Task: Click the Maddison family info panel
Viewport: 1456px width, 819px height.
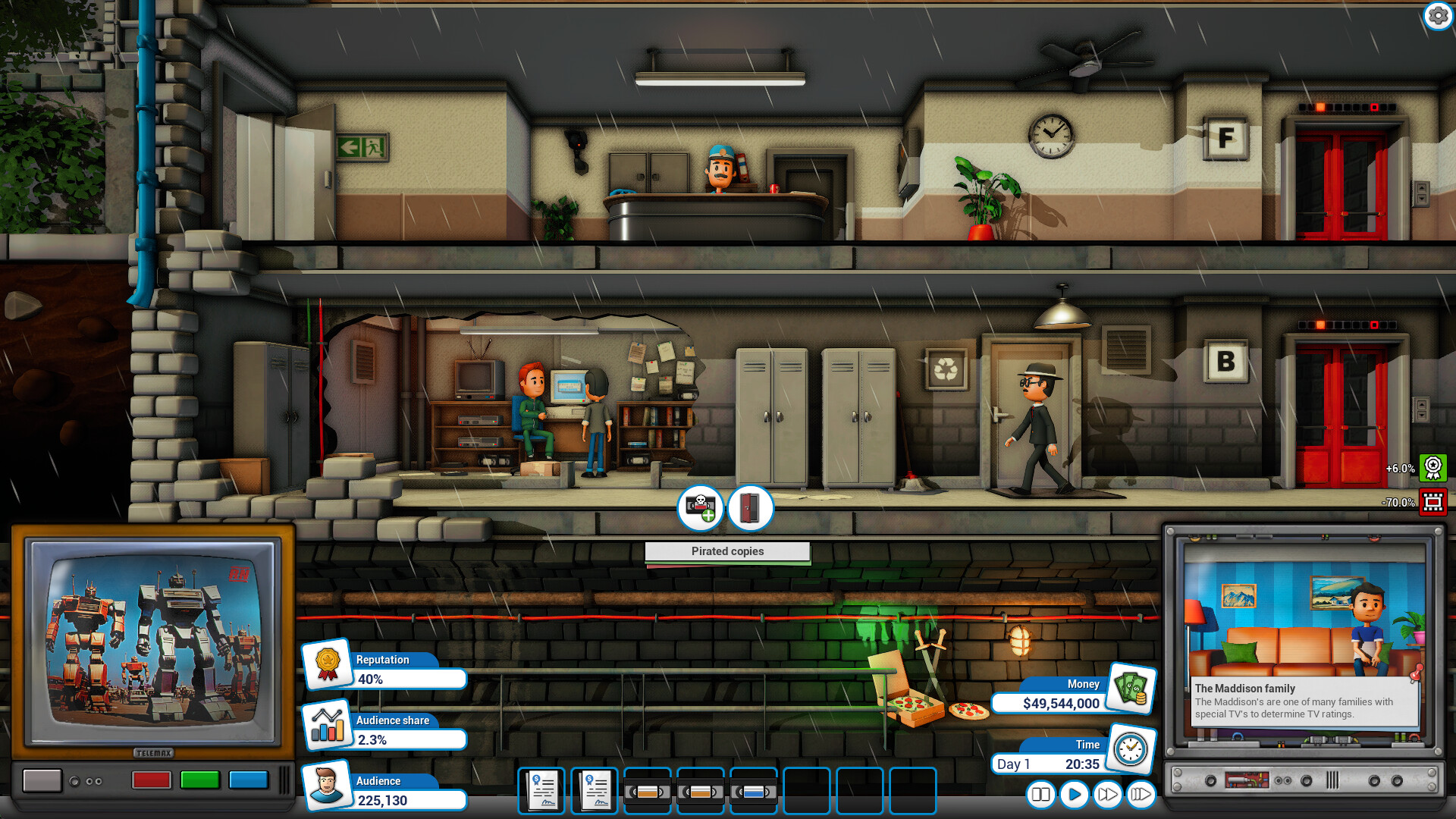Action: (1304, 701)
